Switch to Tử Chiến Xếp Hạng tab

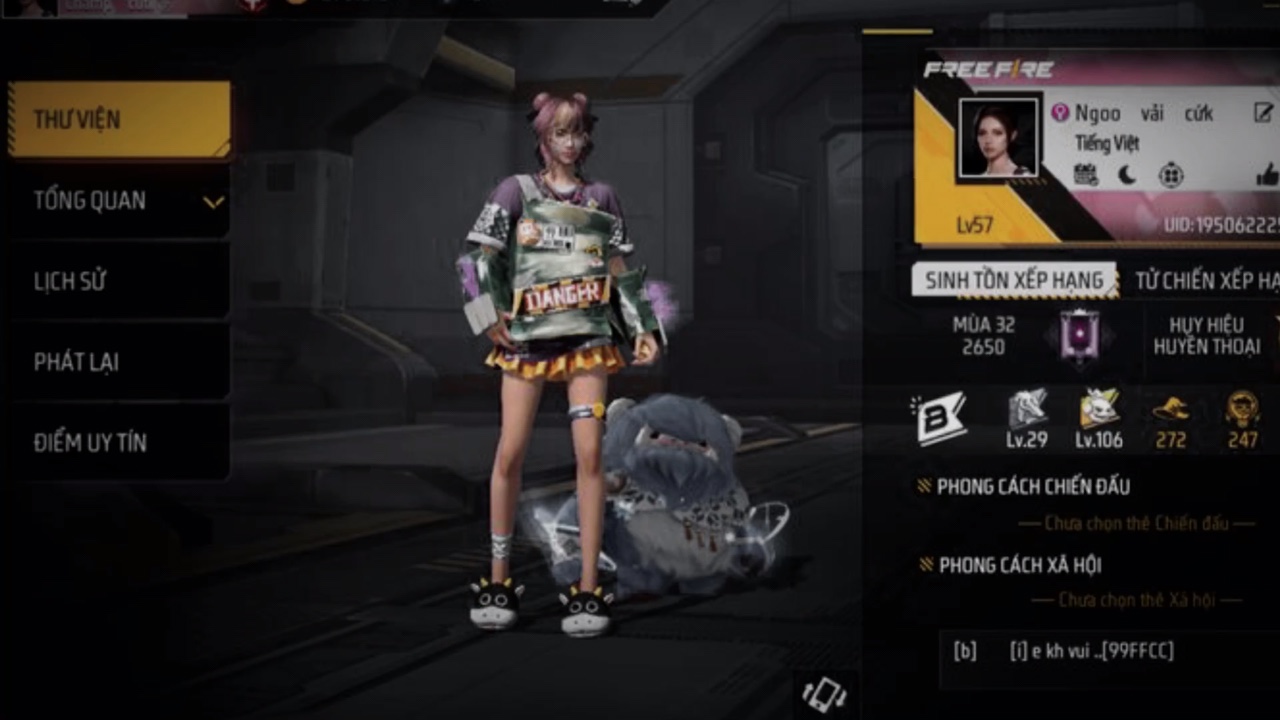(1205, 281)
